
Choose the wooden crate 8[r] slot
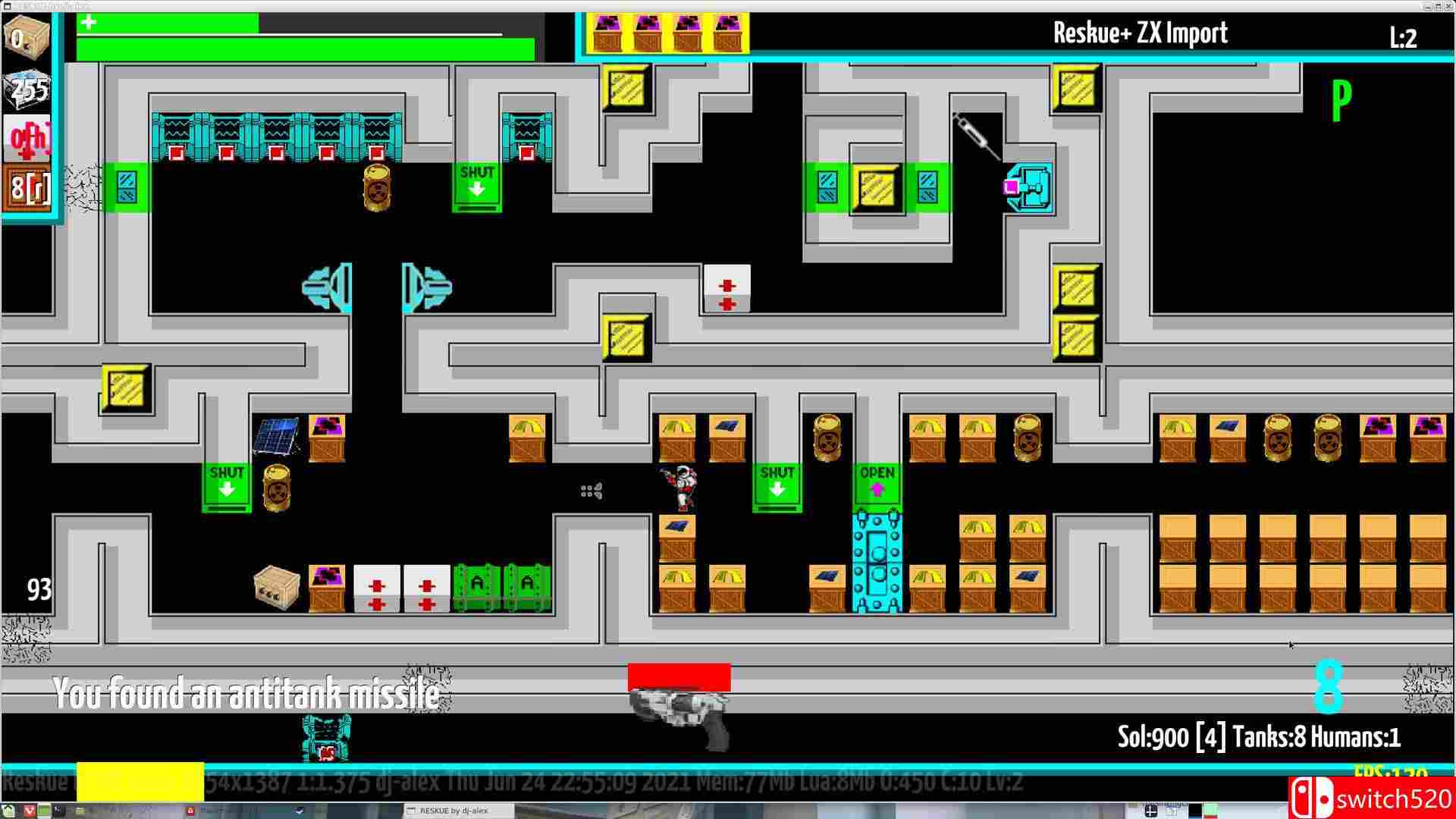point(28,187)
